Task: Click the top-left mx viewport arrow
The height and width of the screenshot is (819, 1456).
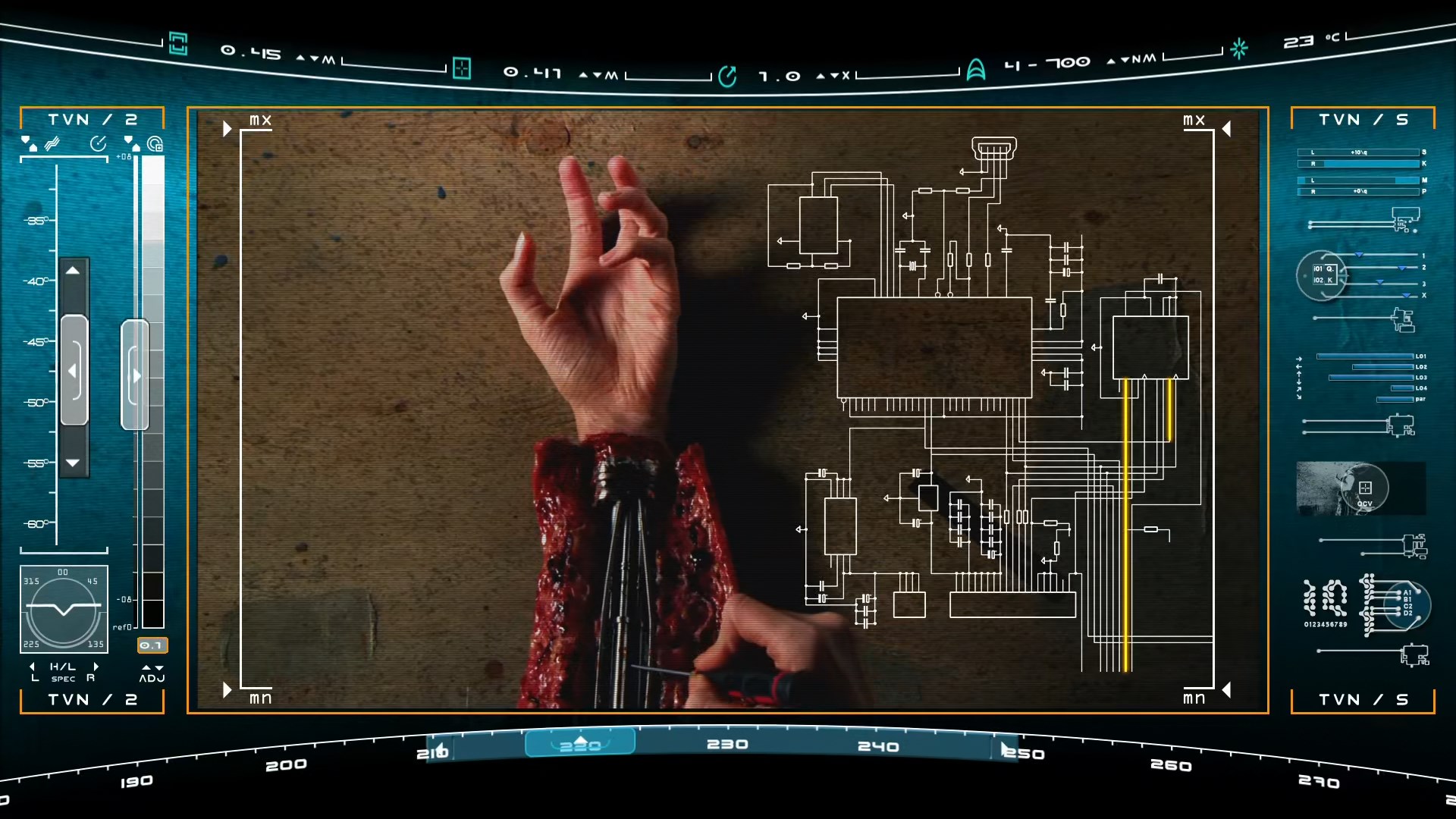Action: [x=227, y=129]
